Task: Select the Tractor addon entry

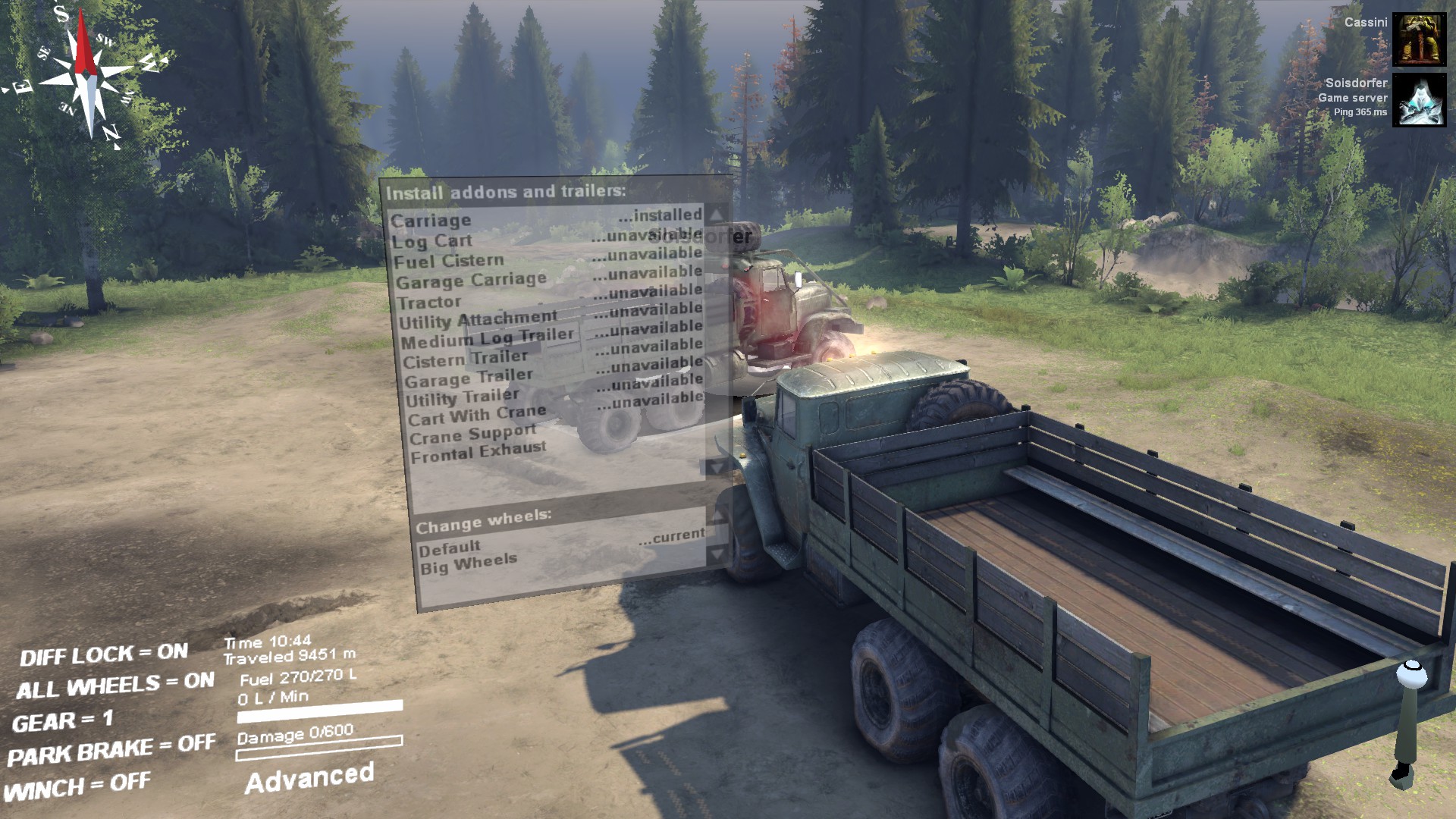Action: pos(429,302)
